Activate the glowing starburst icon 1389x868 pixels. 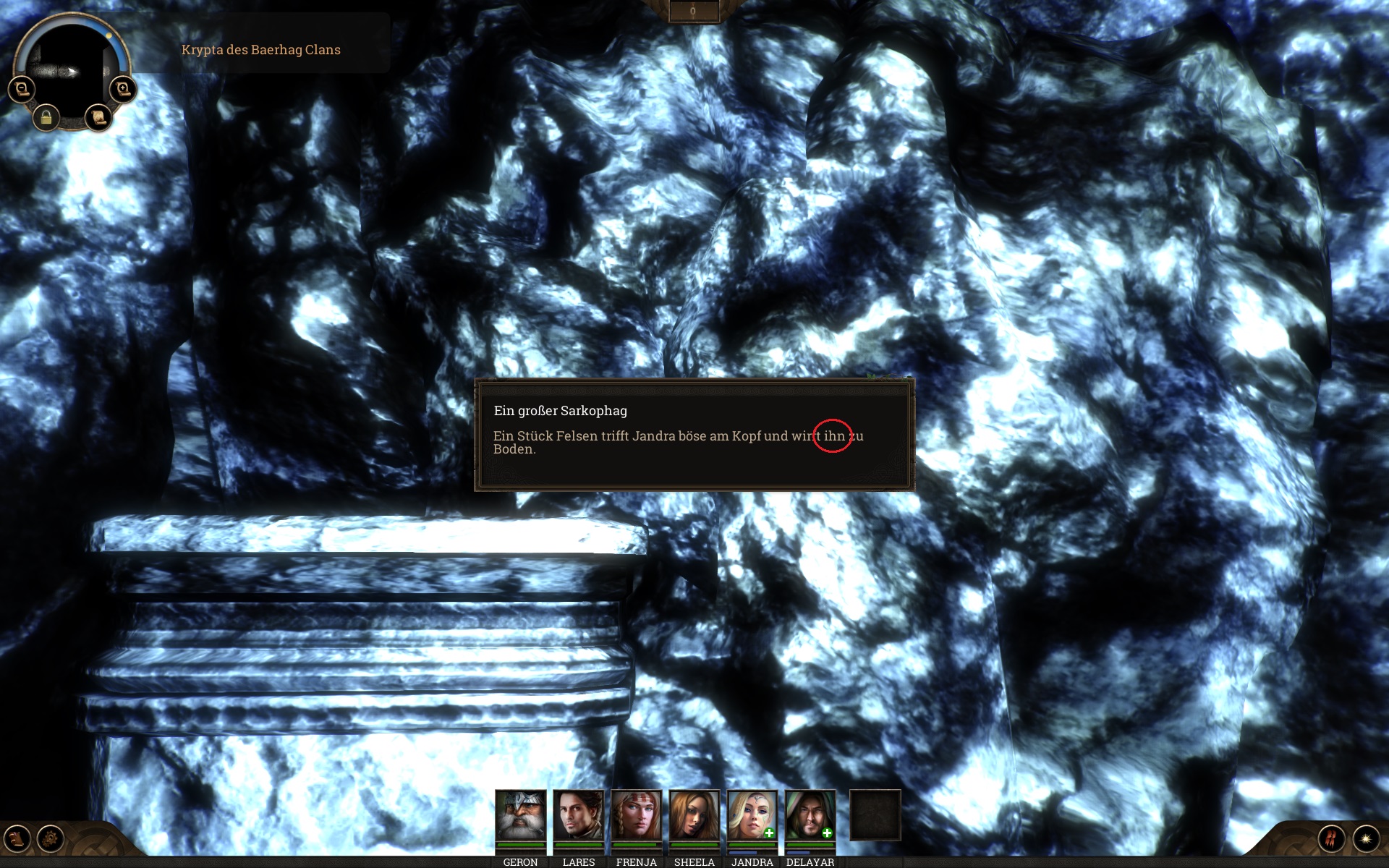click(x=1366, y=839)
